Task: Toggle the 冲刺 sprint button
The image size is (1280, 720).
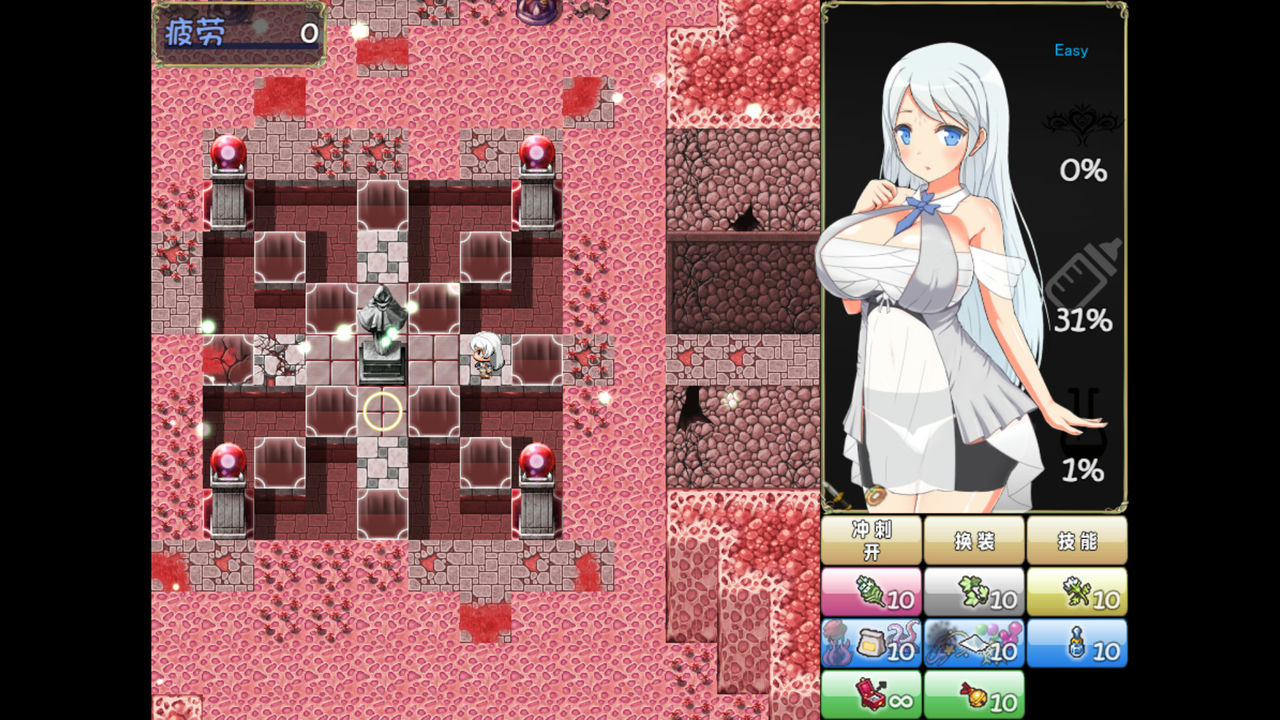Action: click(872, 540)
